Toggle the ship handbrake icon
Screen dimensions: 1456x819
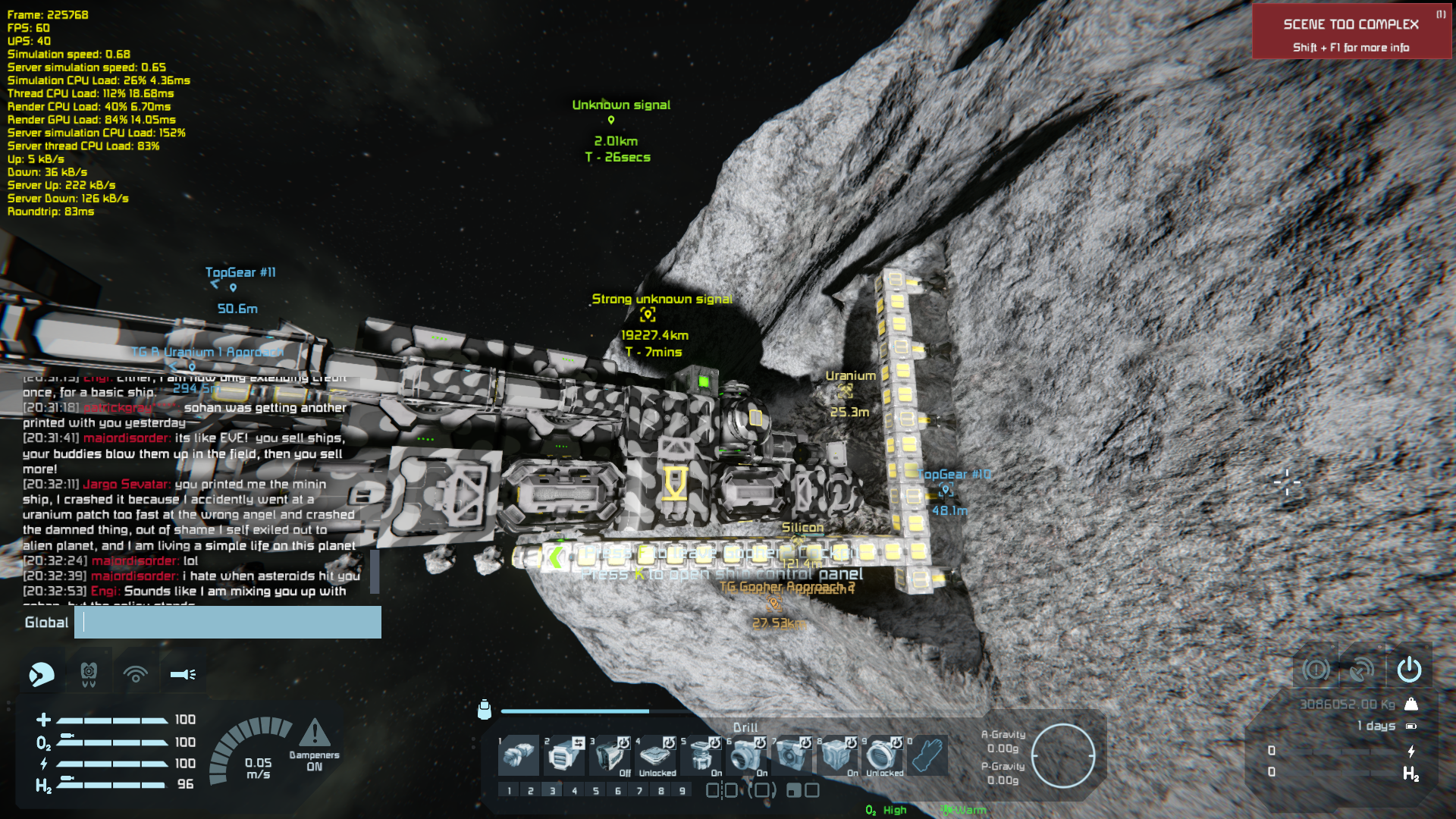click(x=1316, y=670)
